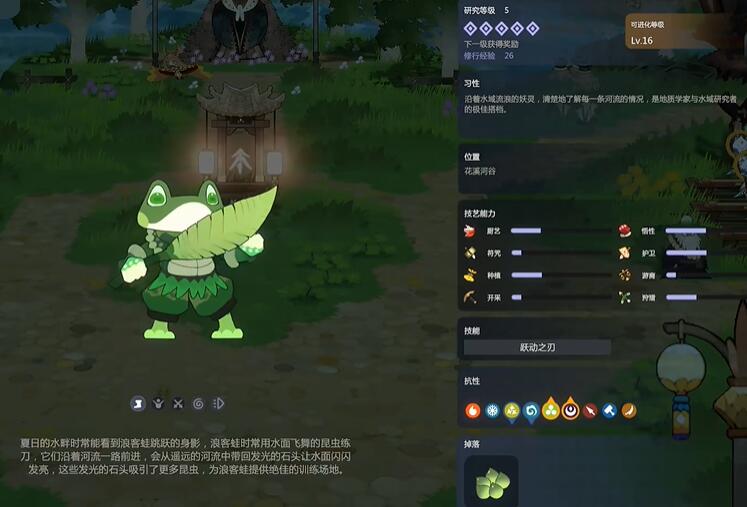
Task: Play the arms-raised cheer animation
Action: coord(158,403)
